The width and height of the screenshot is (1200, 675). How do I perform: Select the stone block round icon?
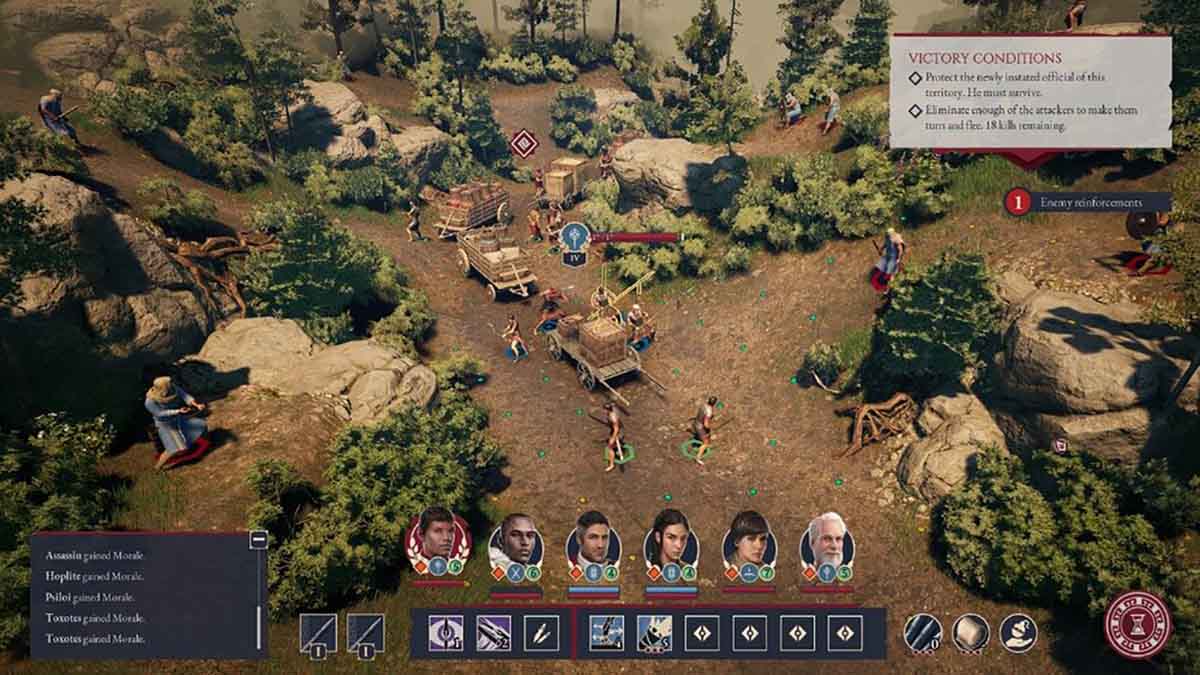(969, 633)
